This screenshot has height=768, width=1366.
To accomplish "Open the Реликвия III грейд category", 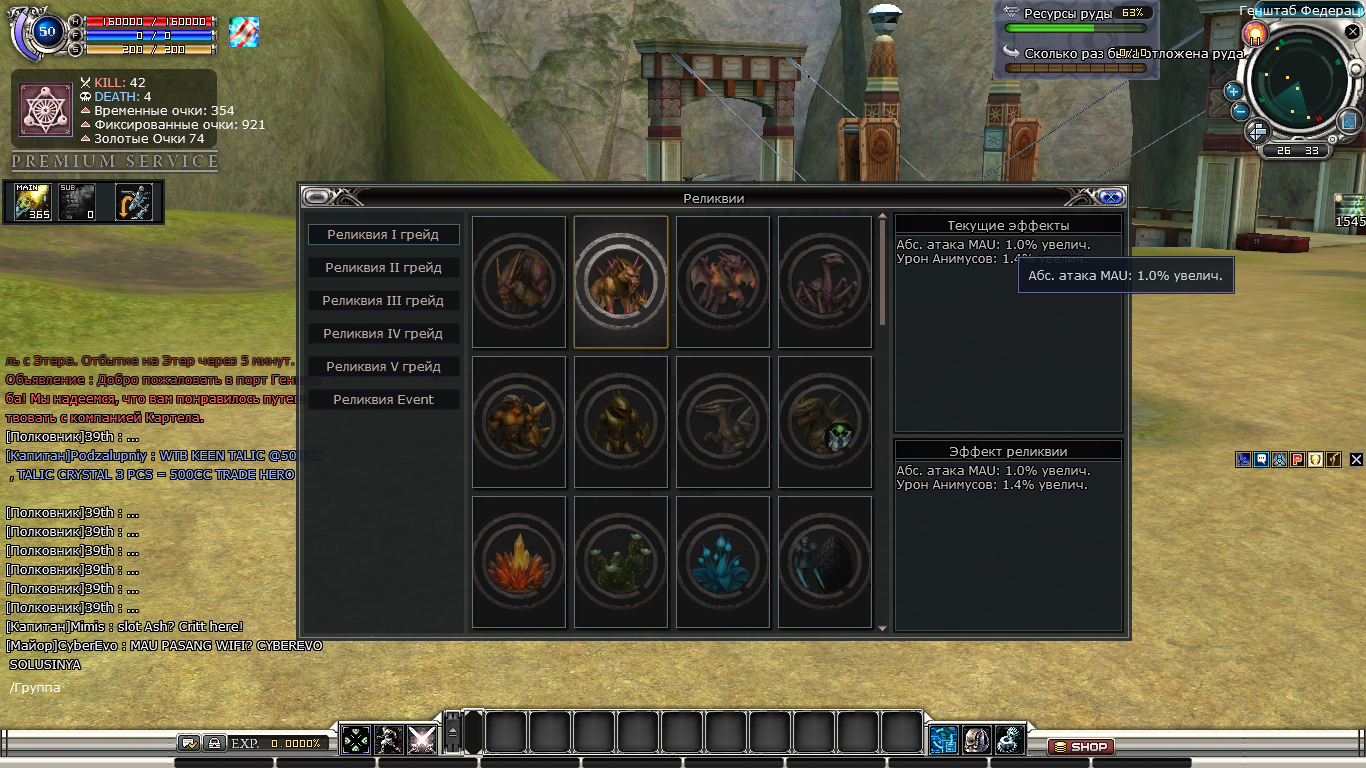I will tap(383, 301).
